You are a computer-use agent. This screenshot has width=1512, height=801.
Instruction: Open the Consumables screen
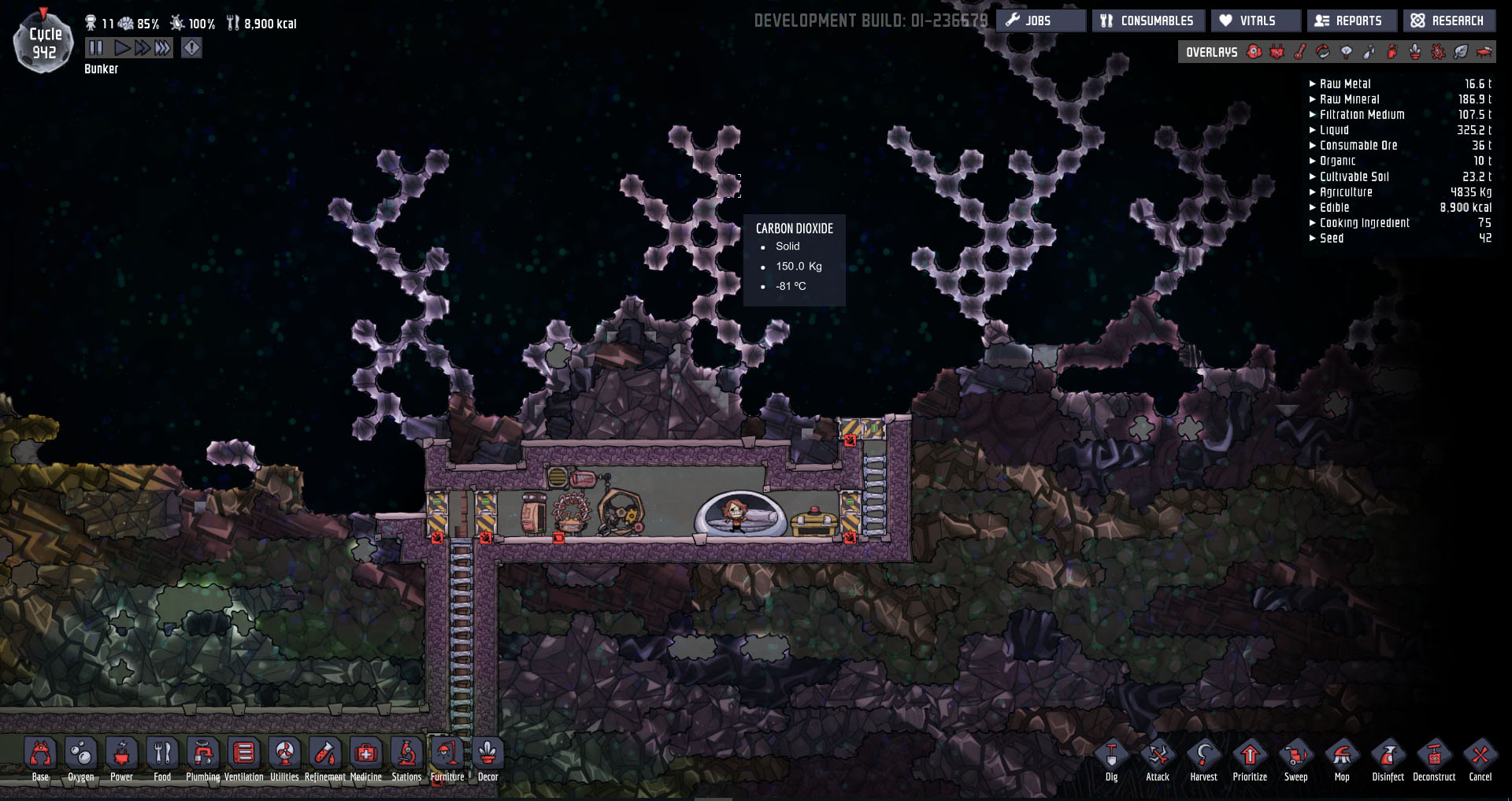point(1147,20)
